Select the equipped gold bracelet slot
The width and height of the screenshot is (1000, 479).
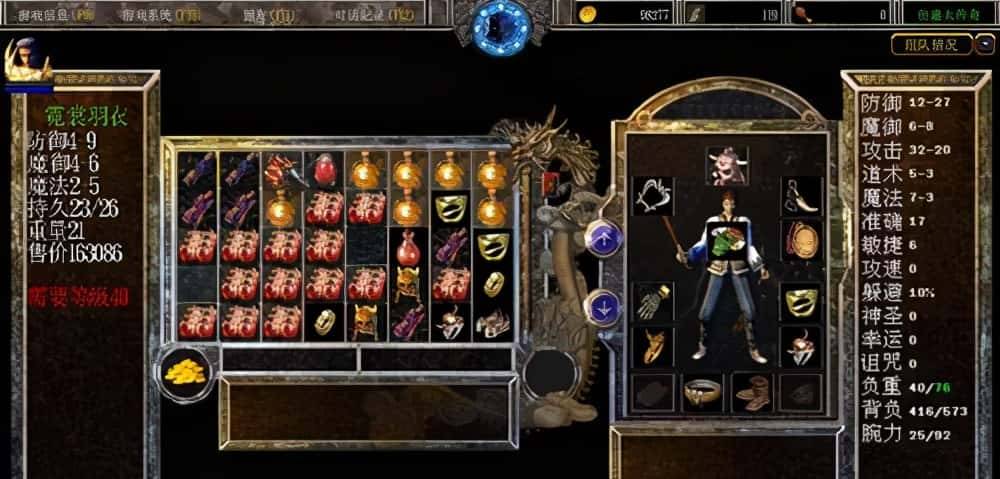pyautogui.click(x=800, y=300)
